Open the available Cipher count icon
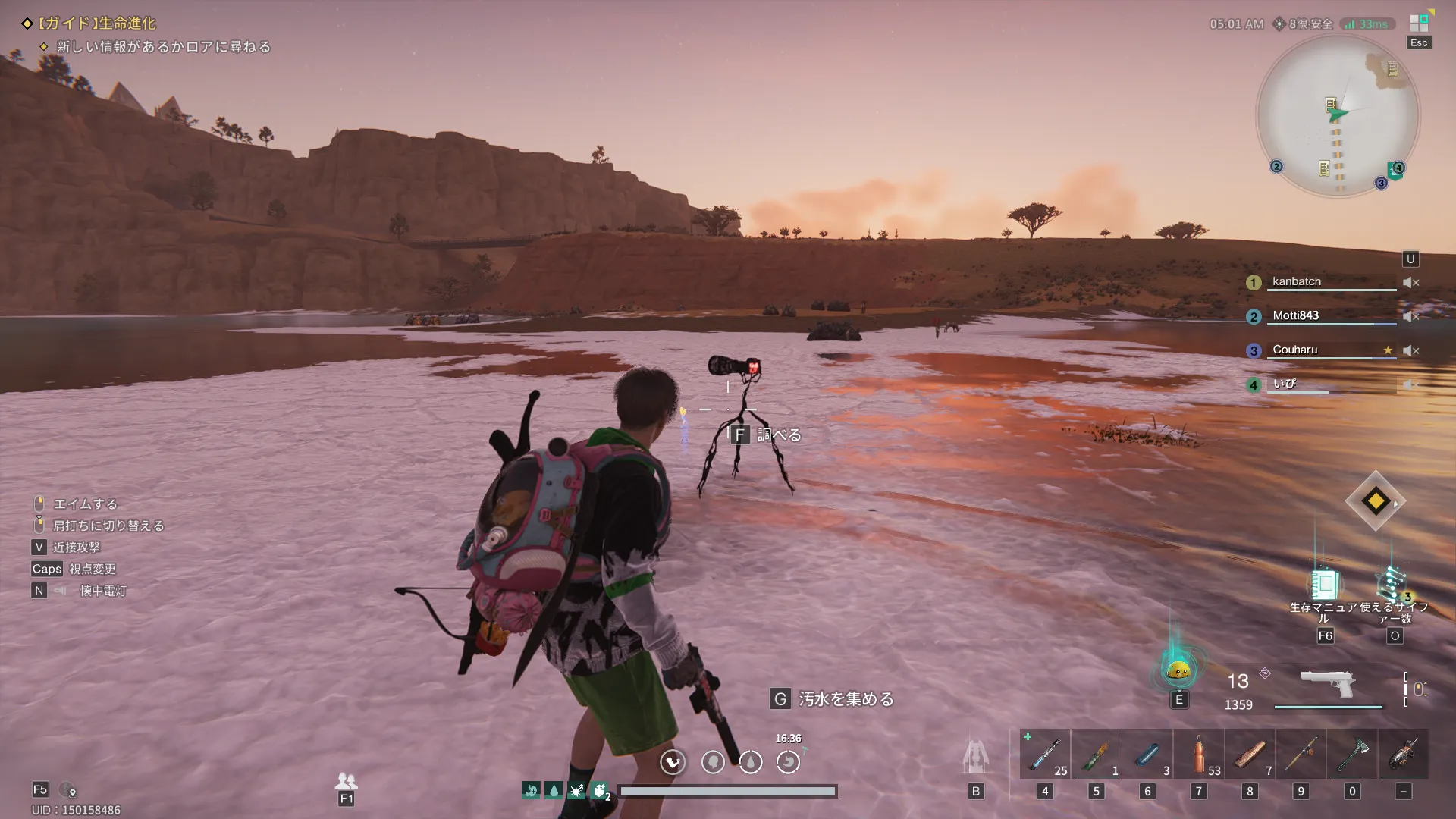The height and width of the screenshot is (819, 1456). (1393, 585)
